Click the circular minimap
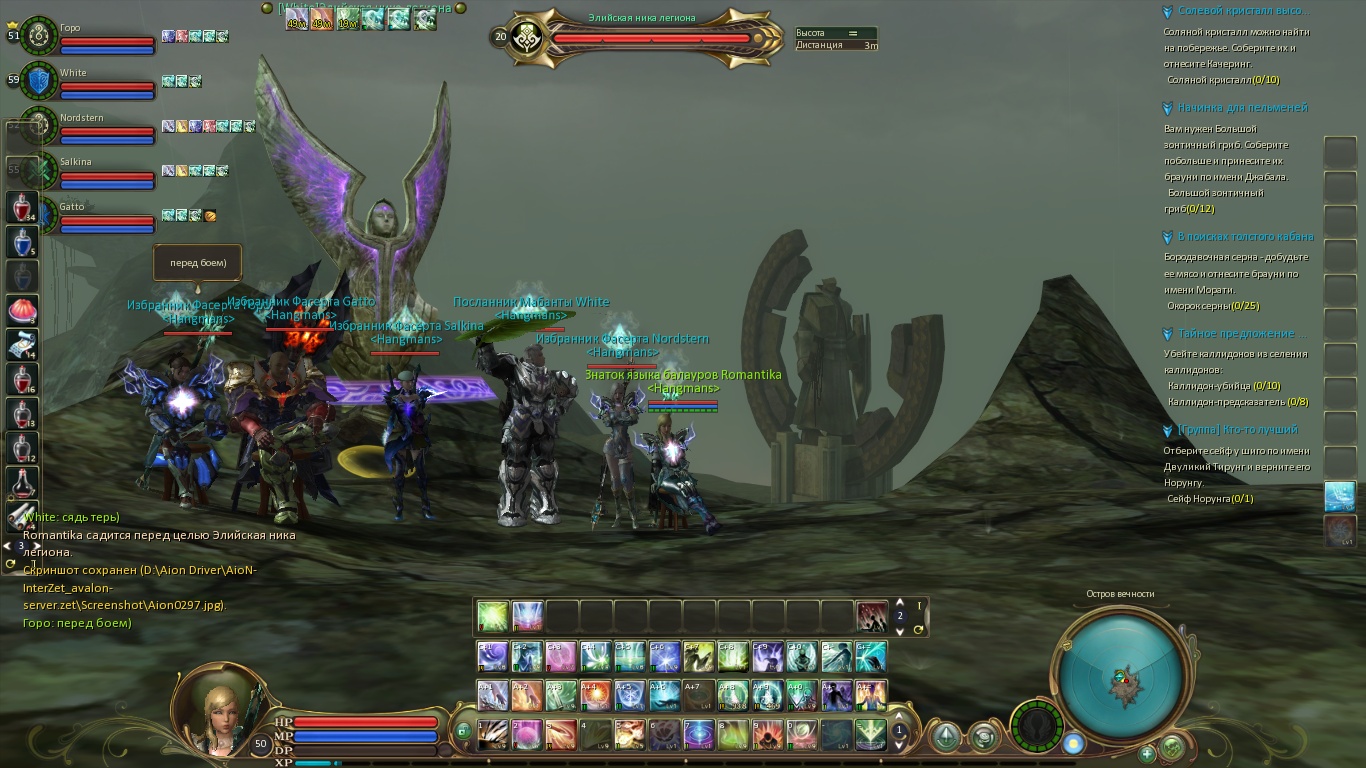 (x=1122, y=679)
